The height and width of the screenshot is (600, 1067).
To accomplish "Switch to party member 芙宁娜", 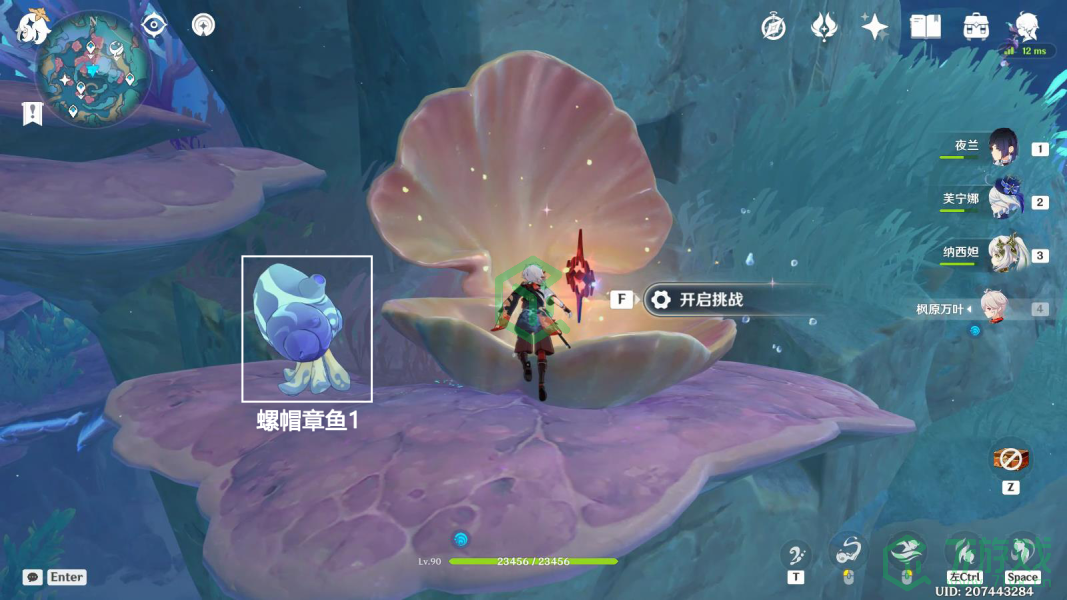I will (1001, 201).
